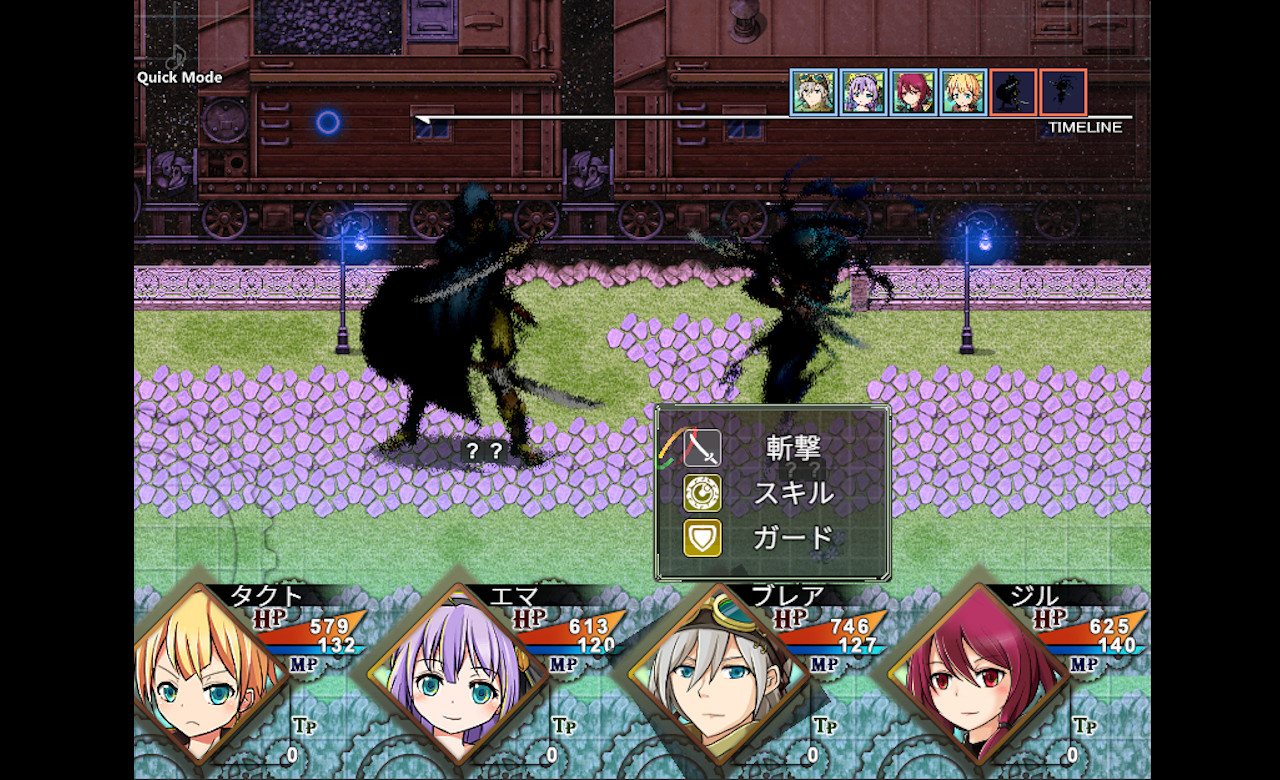Click the purple-haired girl timeline portrait
The image size is (1280, 780).
point(864,93)
